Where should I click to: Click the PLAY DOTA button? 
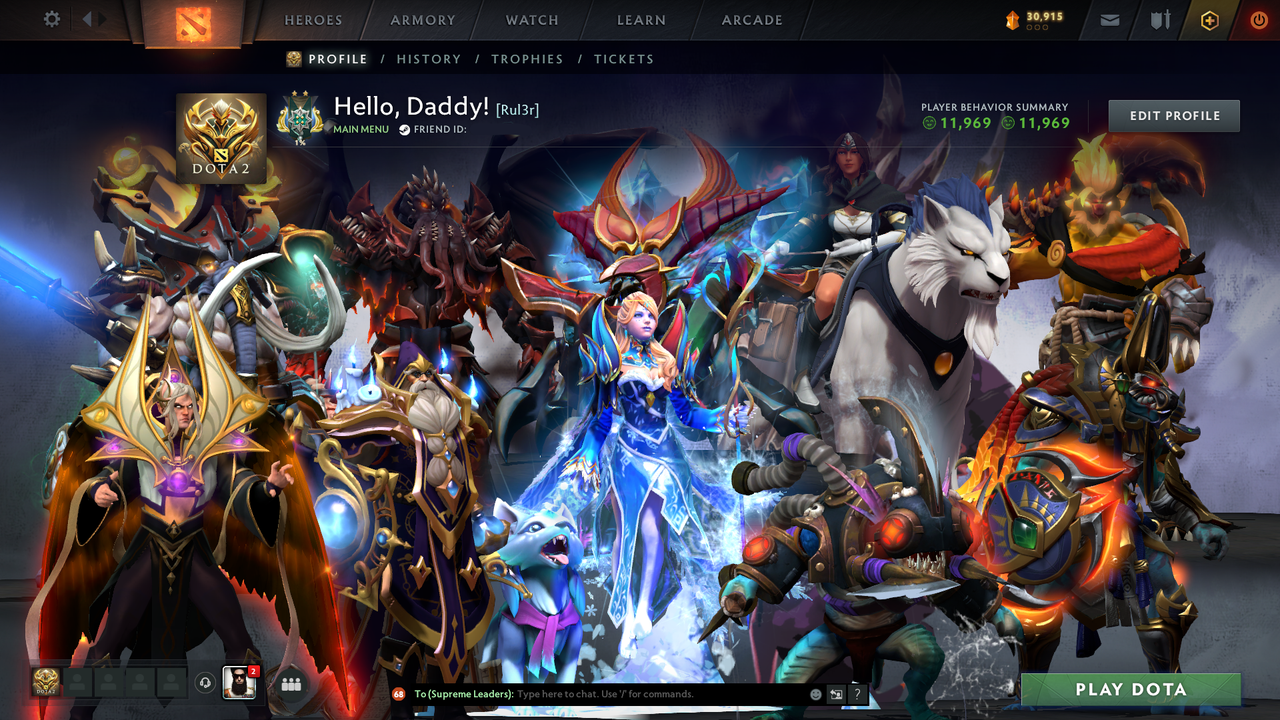(1130, 689)
